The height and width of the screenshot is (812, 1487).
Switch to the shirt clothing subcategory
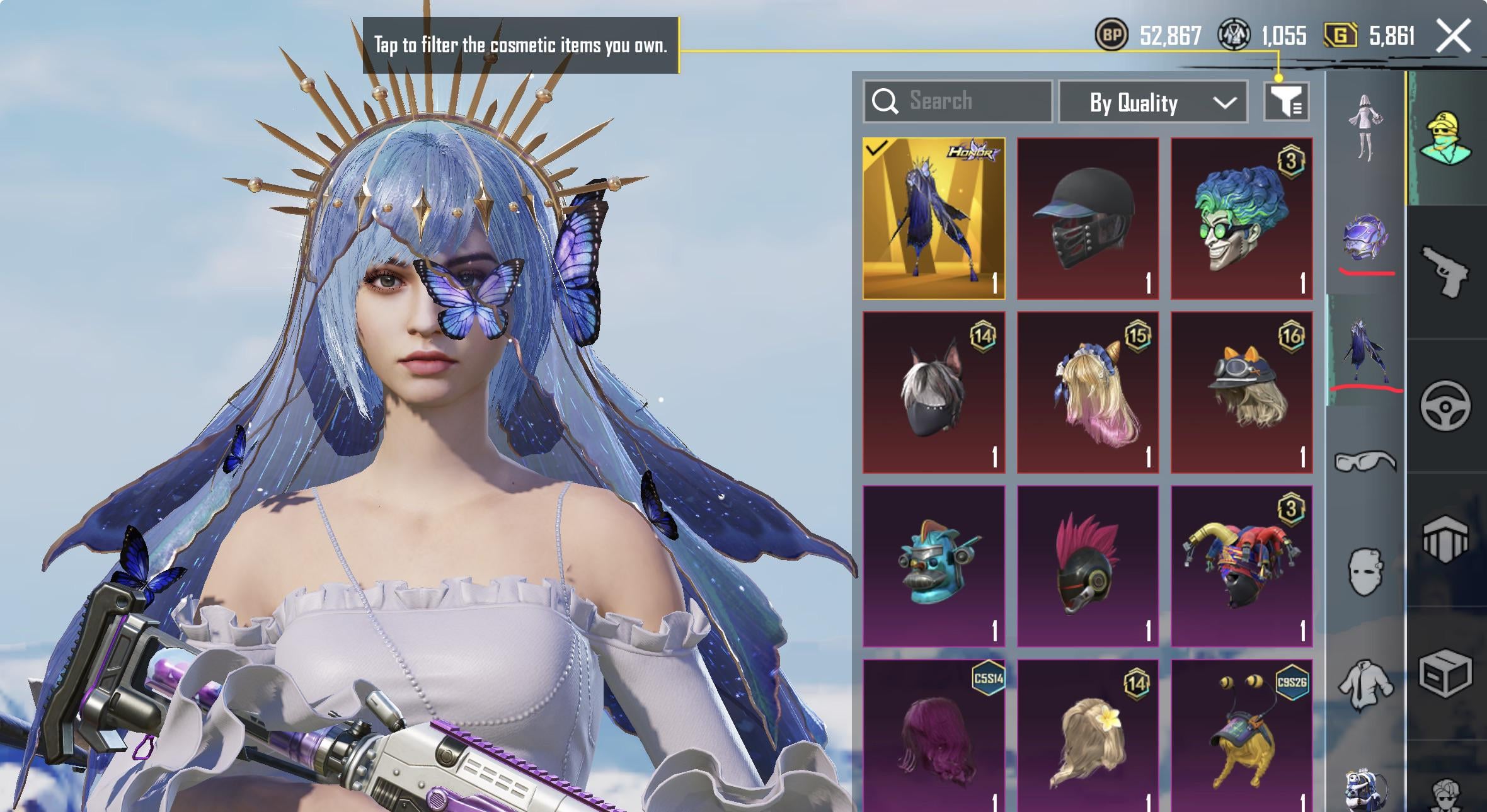point(1365,684)
